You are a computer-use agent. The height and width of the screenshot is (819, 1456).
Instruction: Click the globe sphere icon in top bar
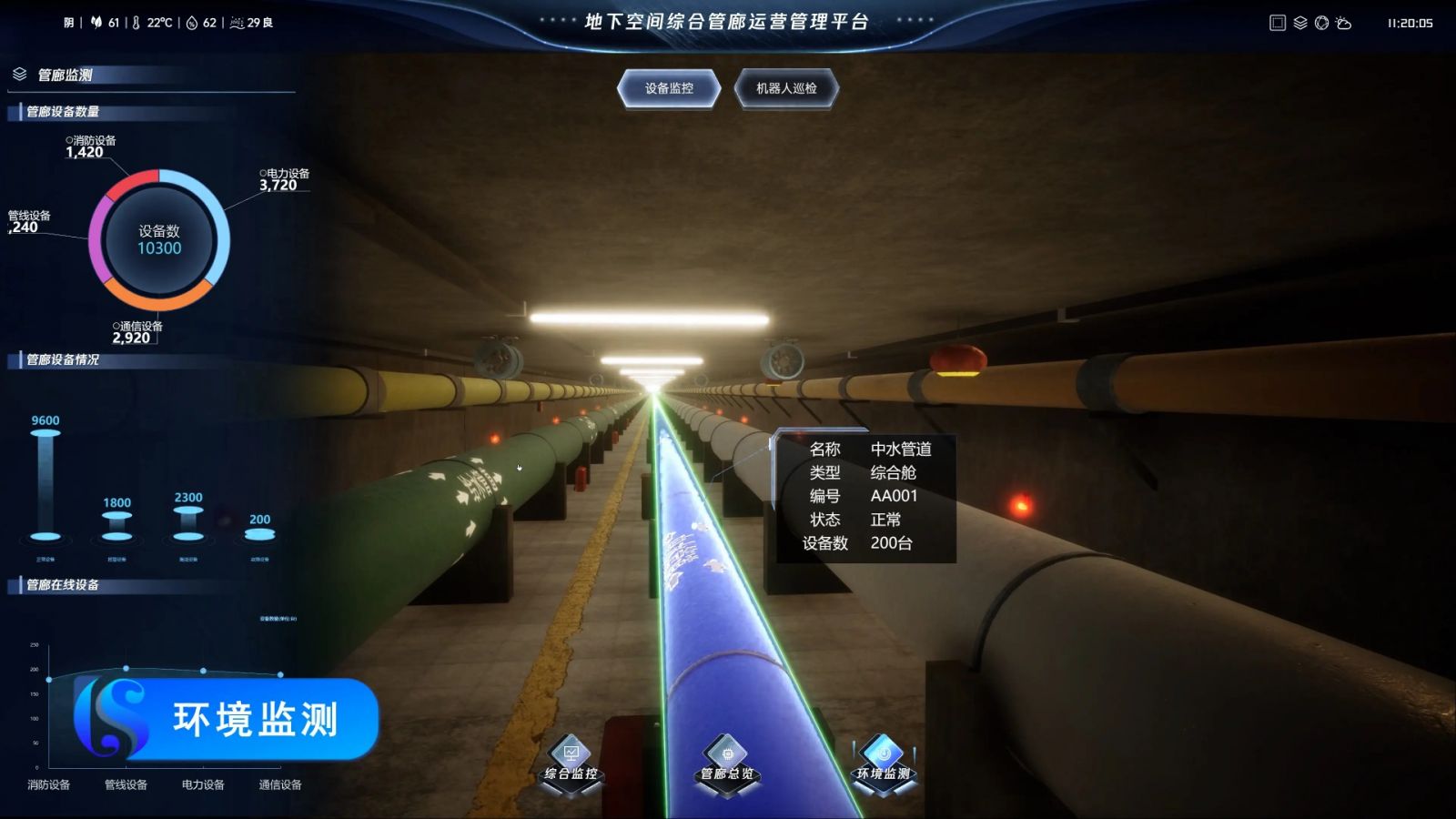pyautogui.click(x=1321, y=23)
